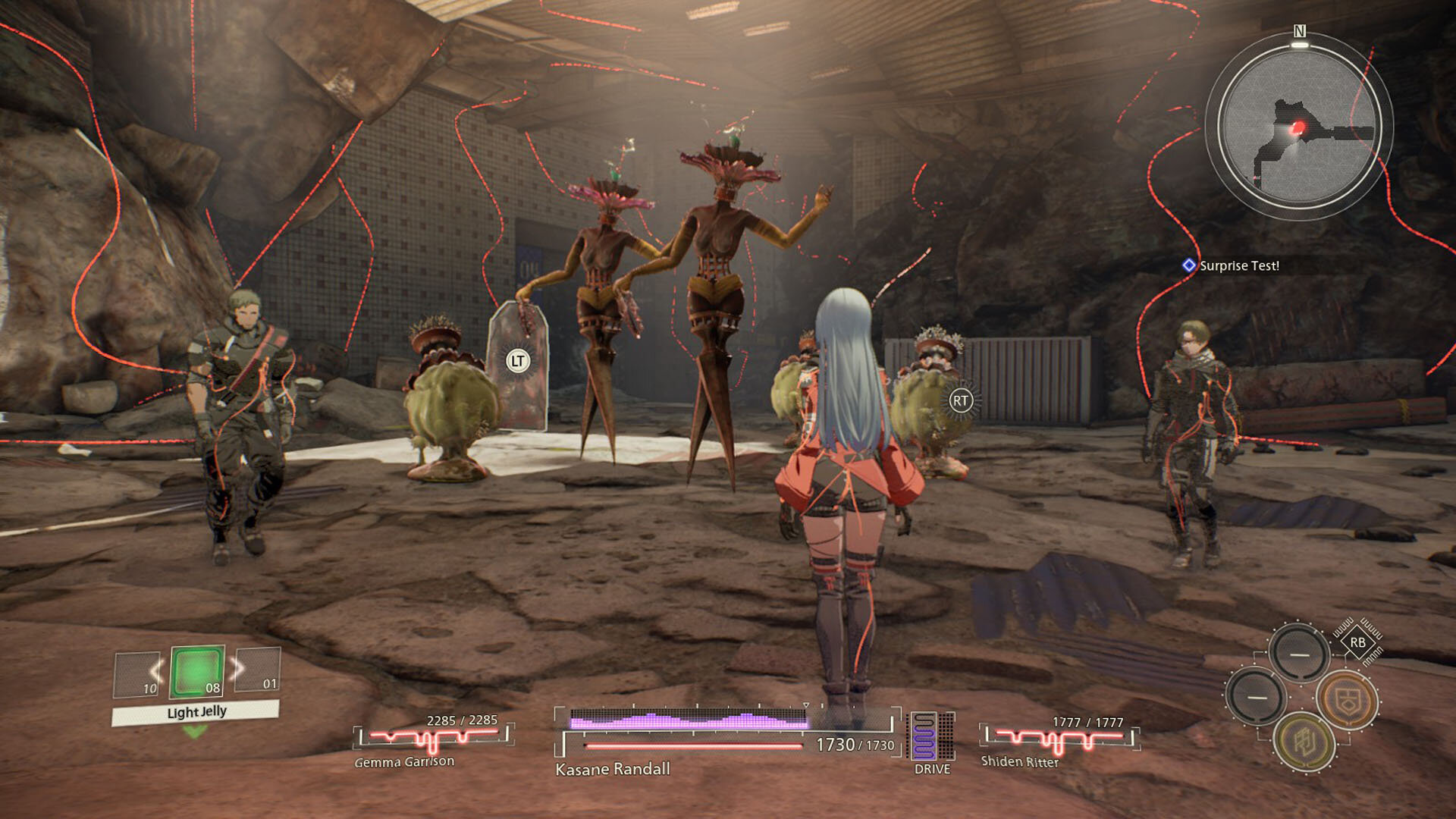
Task: Cycle to the previous item with left arrow
Action: coord(155,670)
